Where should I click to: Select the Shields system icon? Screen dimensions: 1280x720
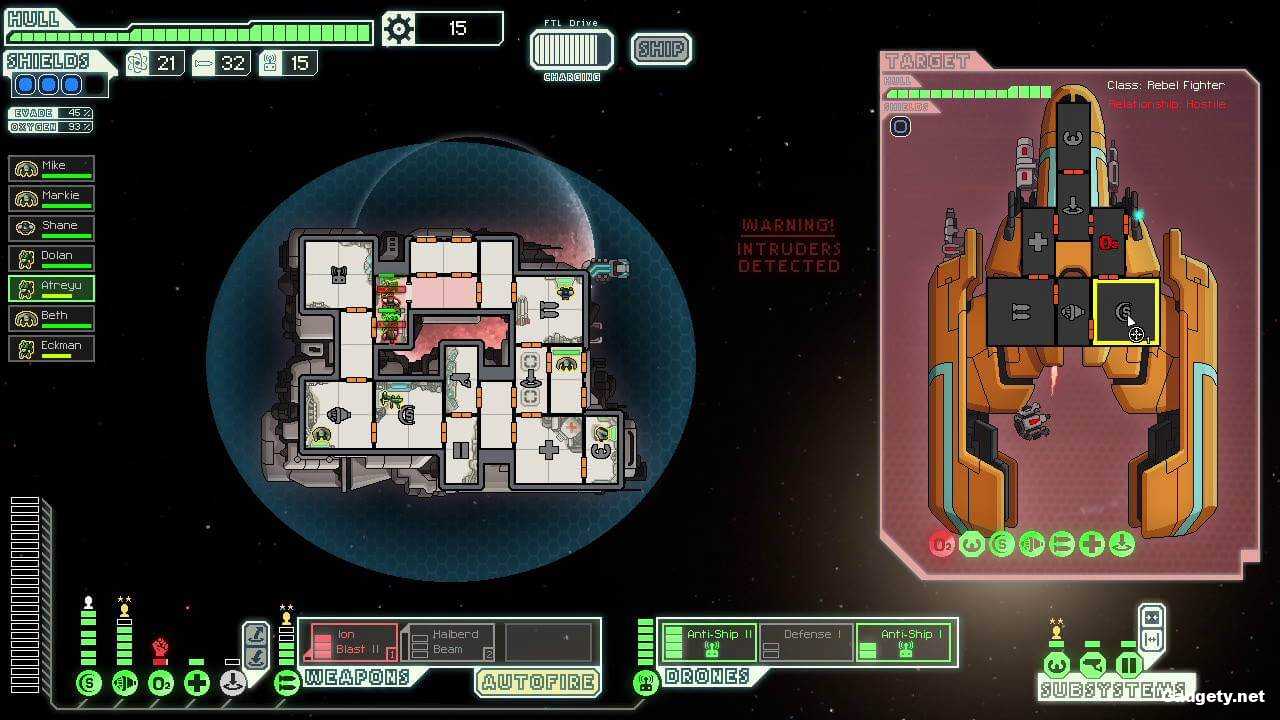tap(88, 683)
